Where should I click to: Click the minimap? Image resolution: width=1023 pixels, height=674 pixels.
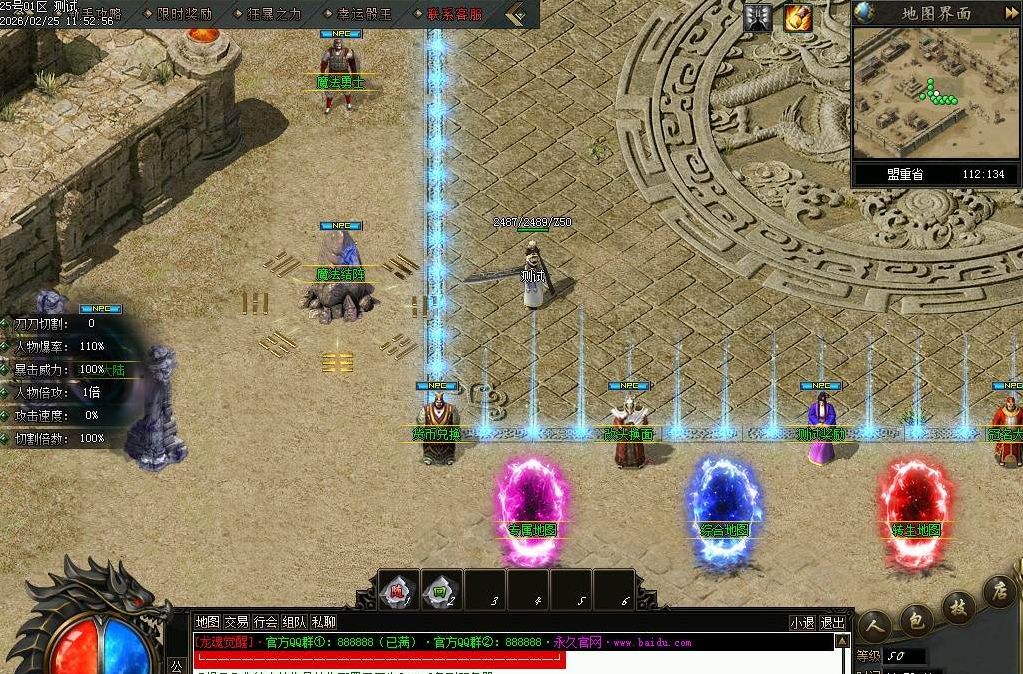pyautogui.click(x=935, y=92)
